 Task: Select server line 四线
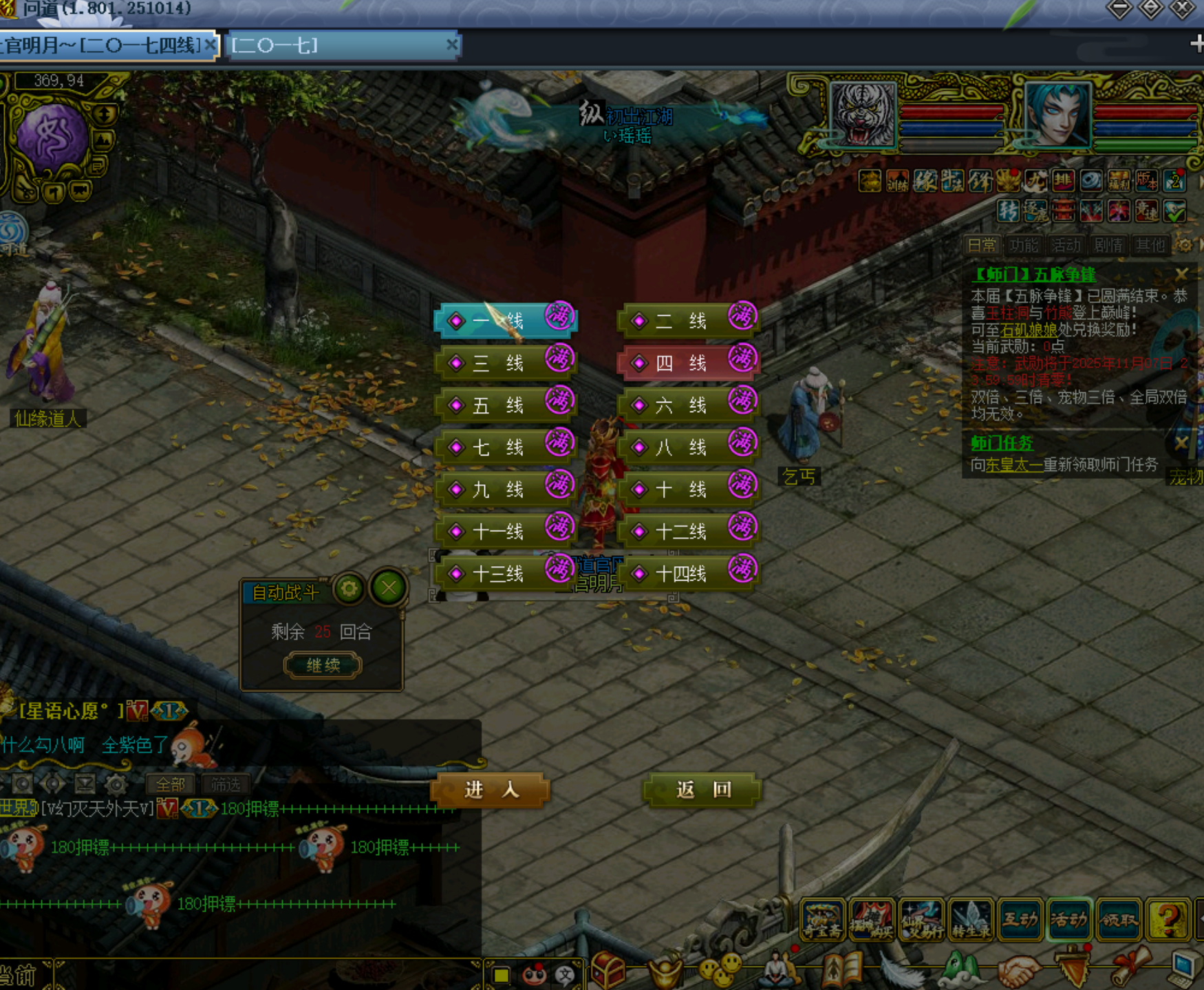coord(688,363)
